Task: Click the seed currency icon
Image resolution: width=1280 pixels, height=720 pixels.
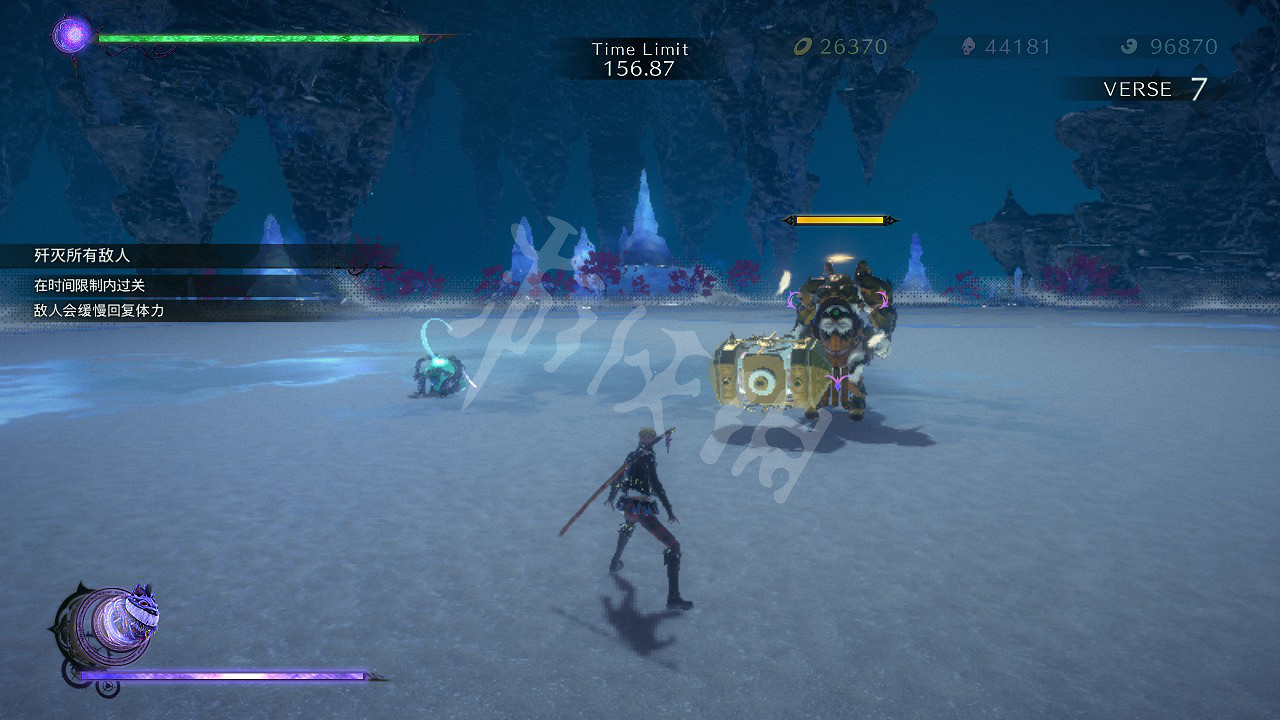Action: (x=1131, y=46)
